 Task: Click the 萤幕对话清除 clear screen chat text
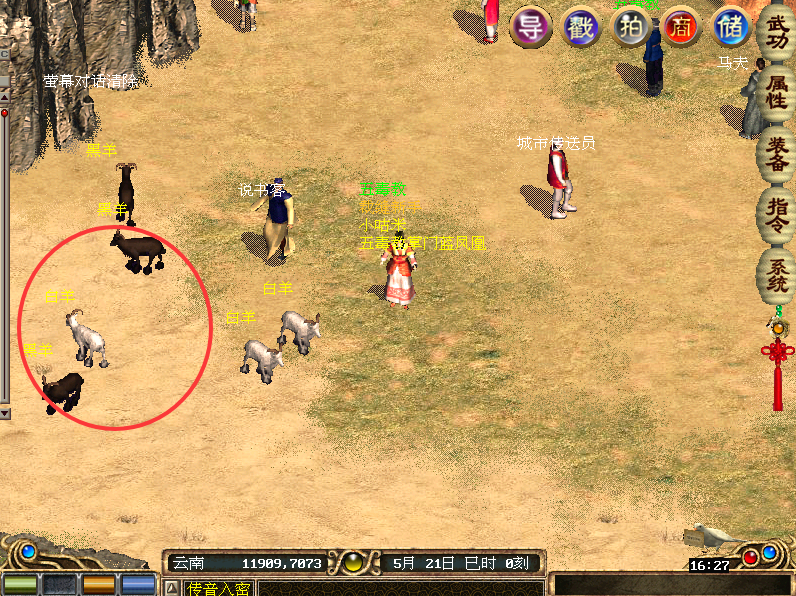pyautogui.click(x=91, y=81)
